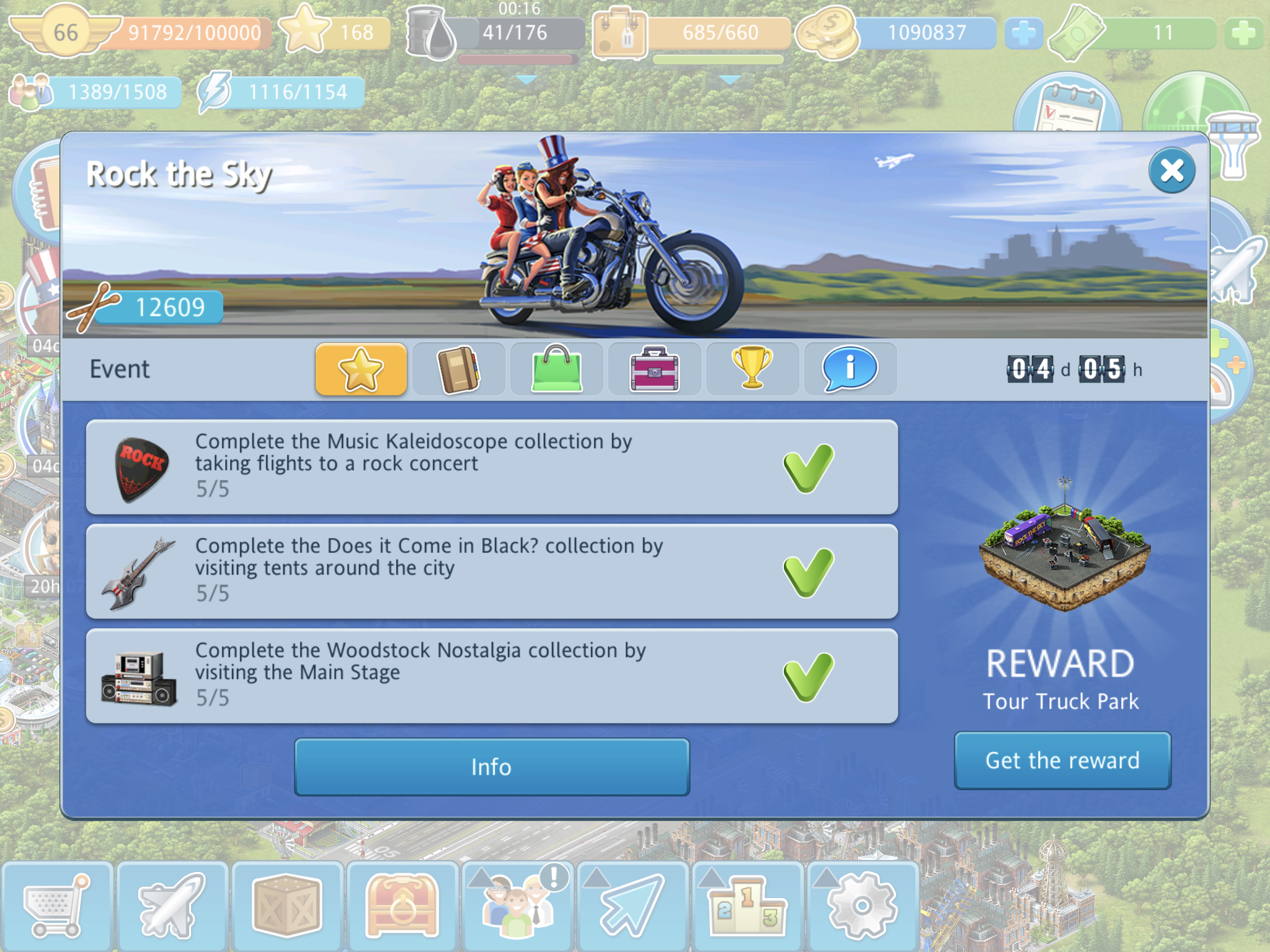Viewport: 1270px width, 952px height.
Task: Open the event Info button
Action: tap(491, 767)
